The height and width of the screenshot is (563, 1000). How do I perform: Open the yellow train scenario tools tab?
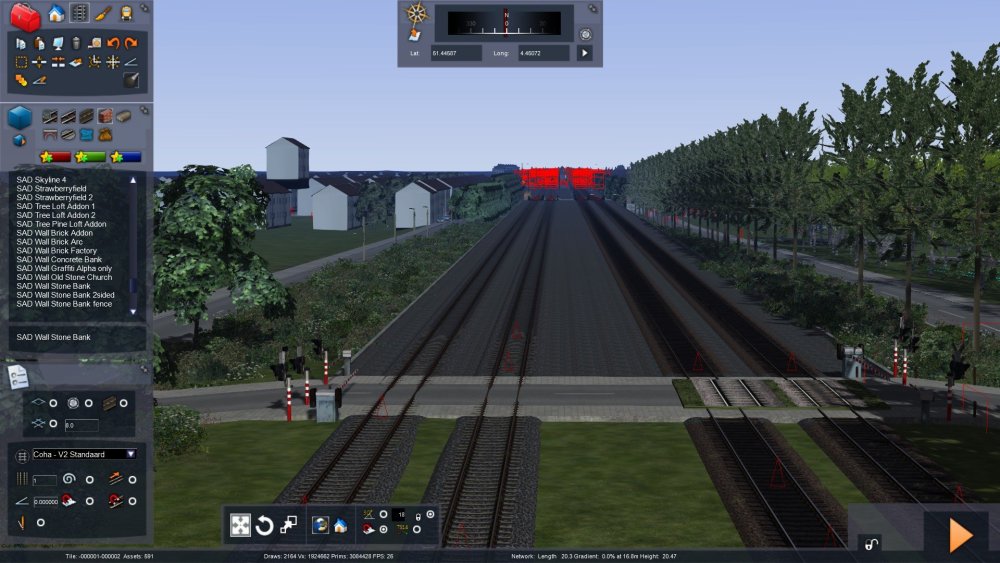click(127, 13)
